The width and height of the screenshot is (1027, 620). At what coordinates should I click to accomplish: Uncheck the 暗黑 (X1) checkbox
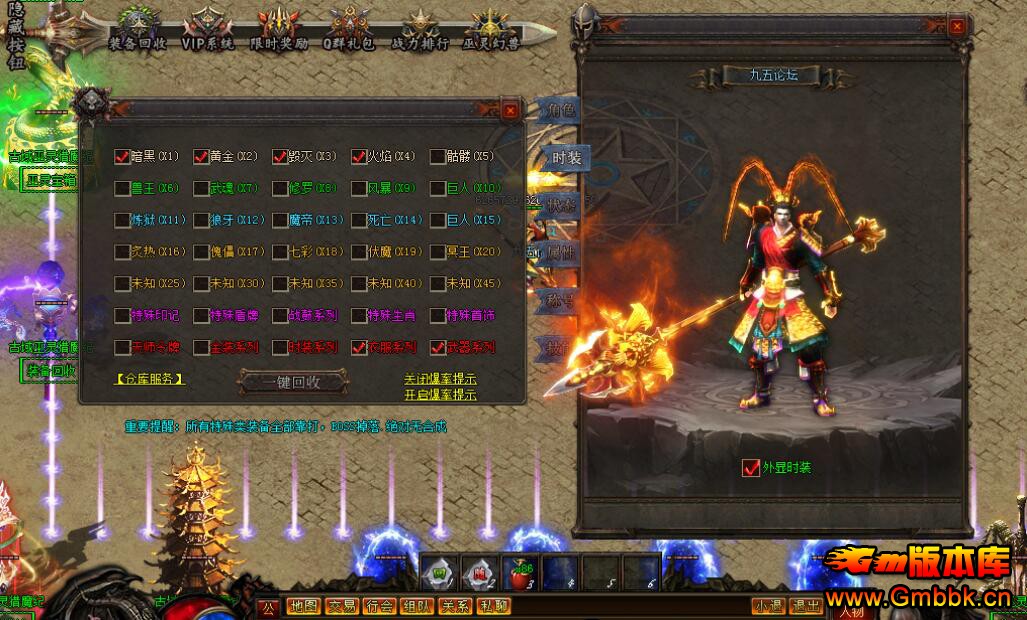tap(122, 156)
